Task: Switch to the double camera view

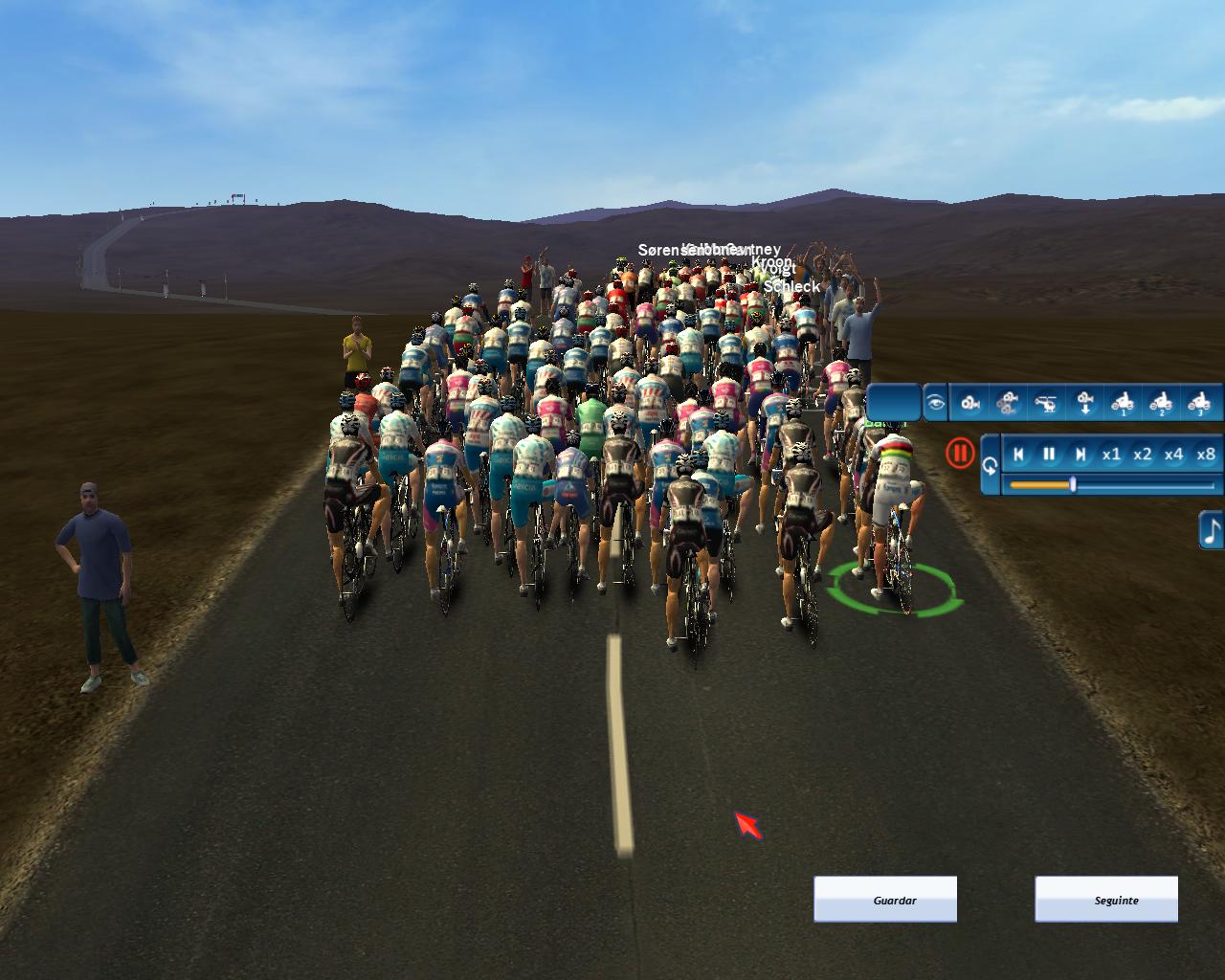Action: pyautogui.click(x=1008, y=403)
